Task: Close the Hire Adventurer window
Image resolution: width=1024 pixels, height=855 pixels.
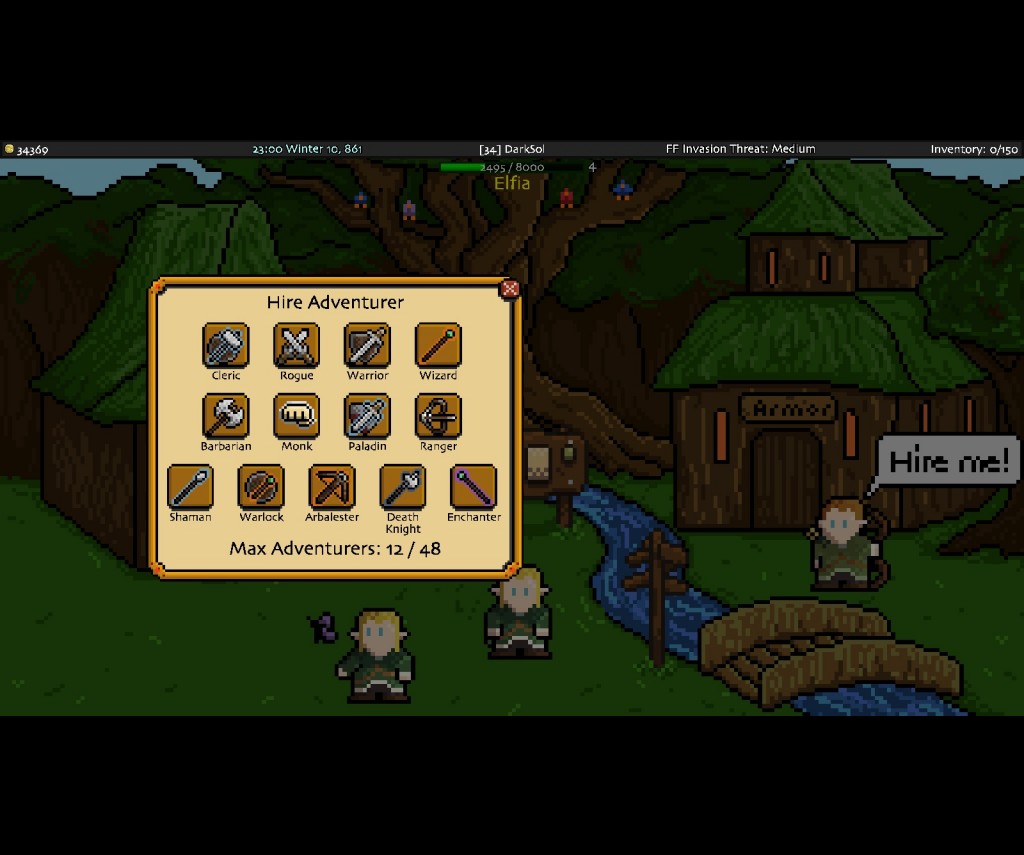Action: click(509, 289)
